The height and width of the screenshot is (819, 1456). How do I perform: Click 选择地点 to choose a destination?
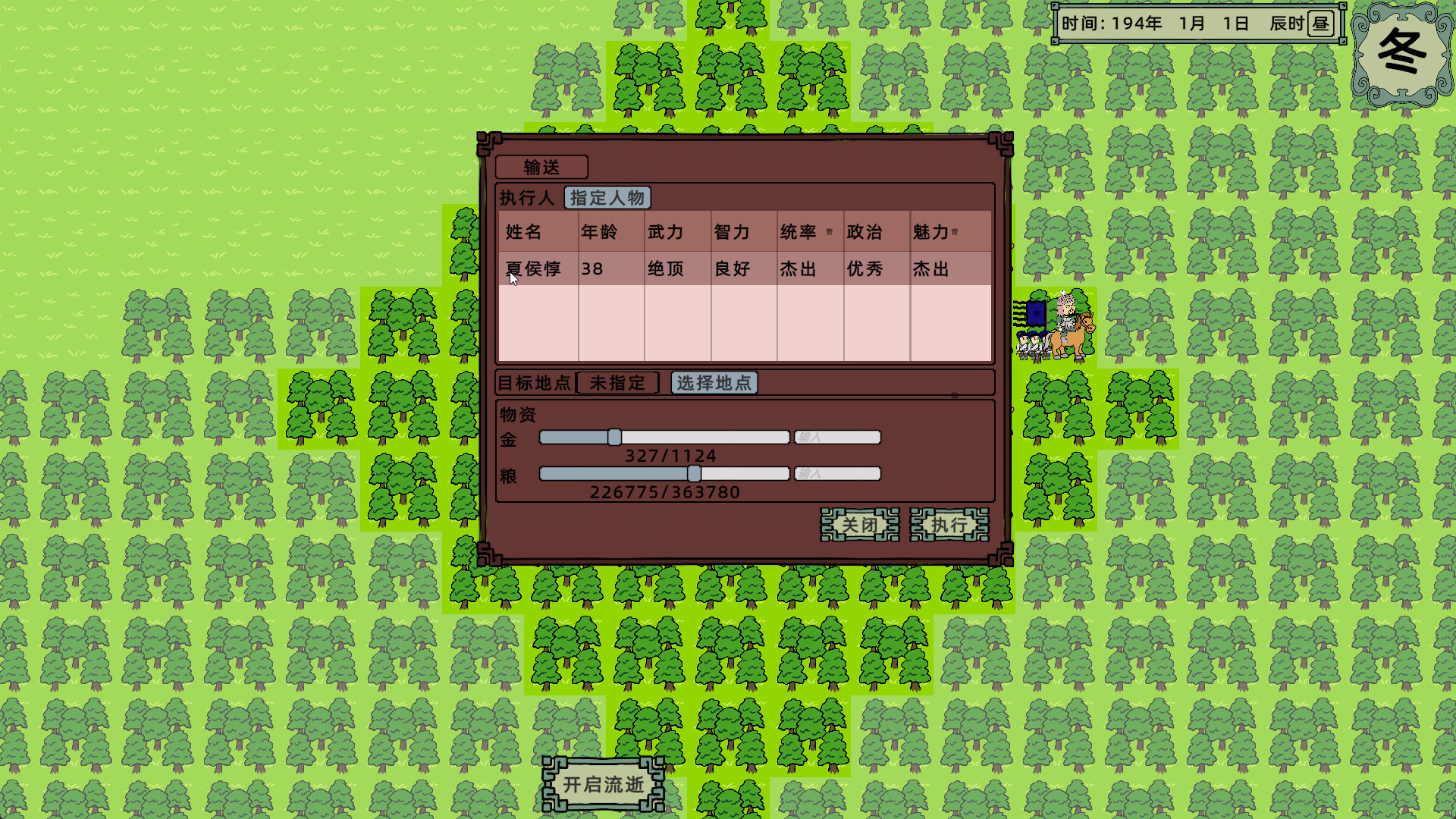[x=714, y=383]
